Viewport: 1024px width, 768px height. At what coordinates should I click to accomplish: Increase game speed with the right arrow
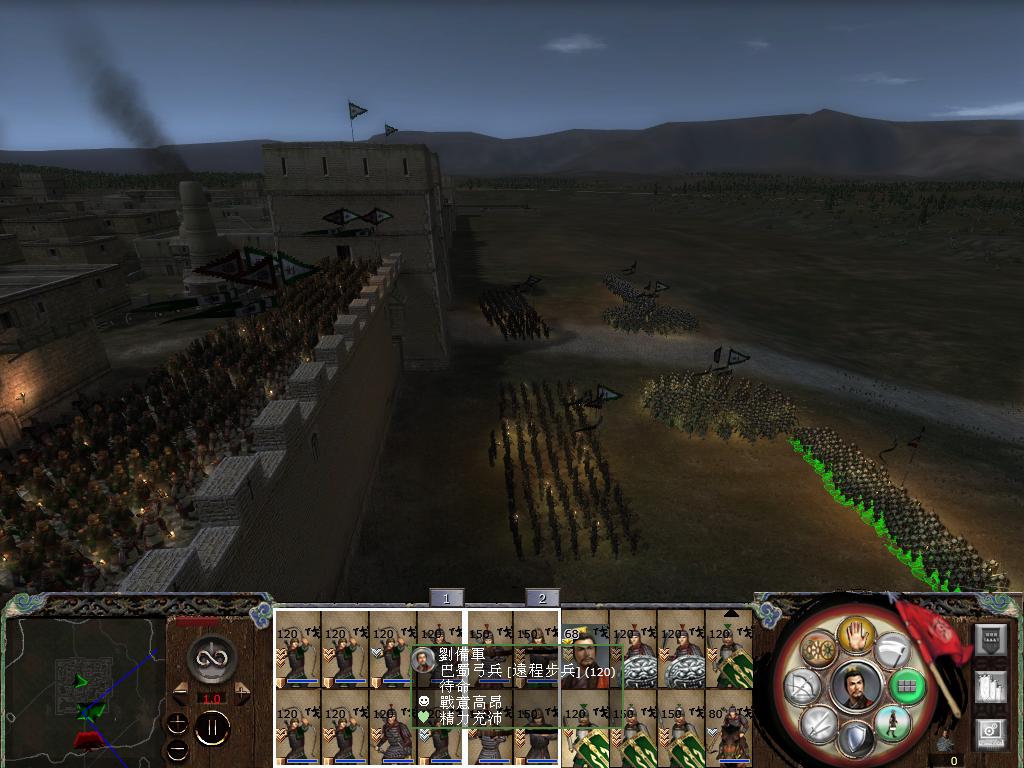[242, 690]
